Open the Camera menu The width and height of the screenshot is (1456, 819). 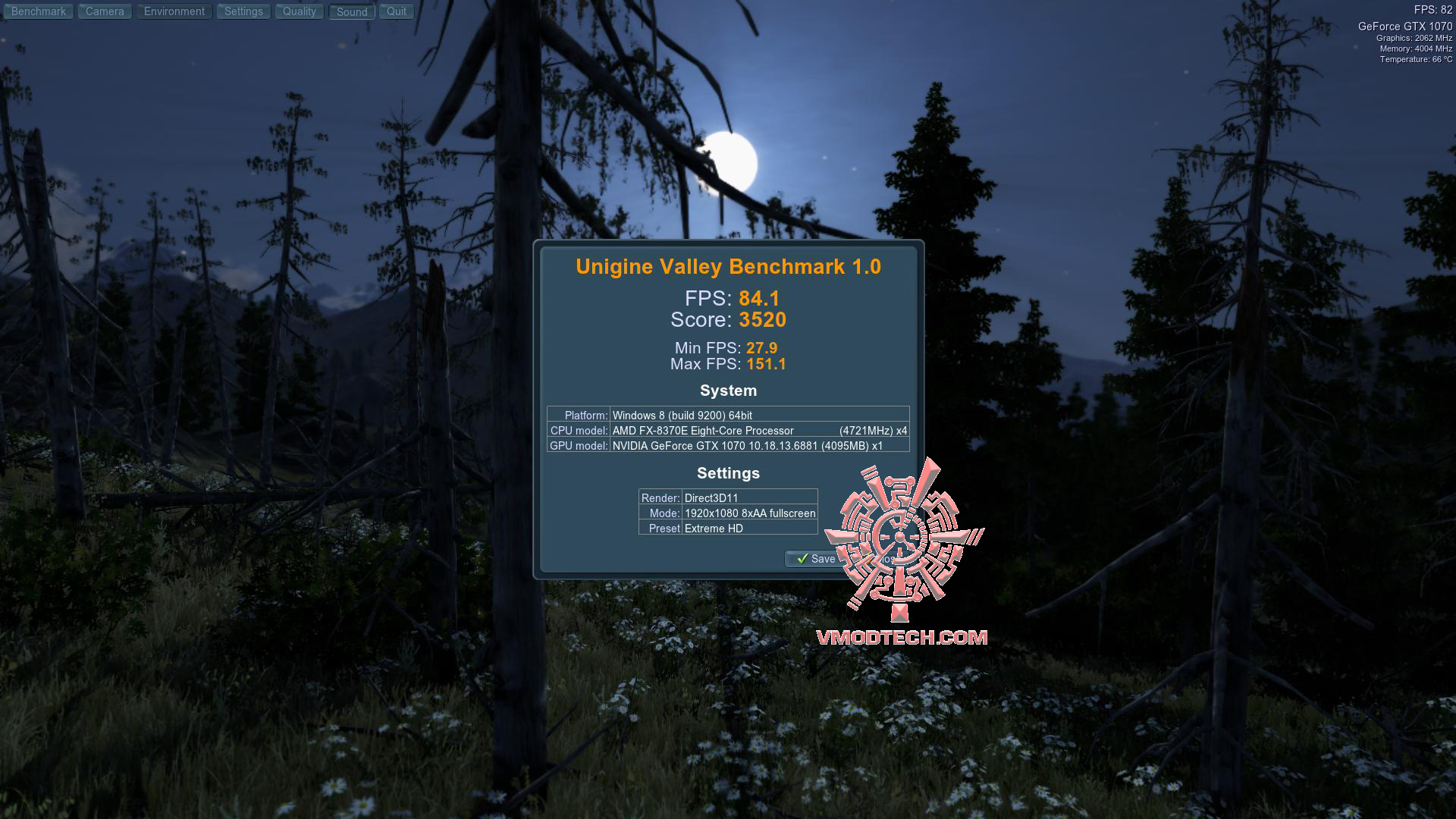point(104,11)
